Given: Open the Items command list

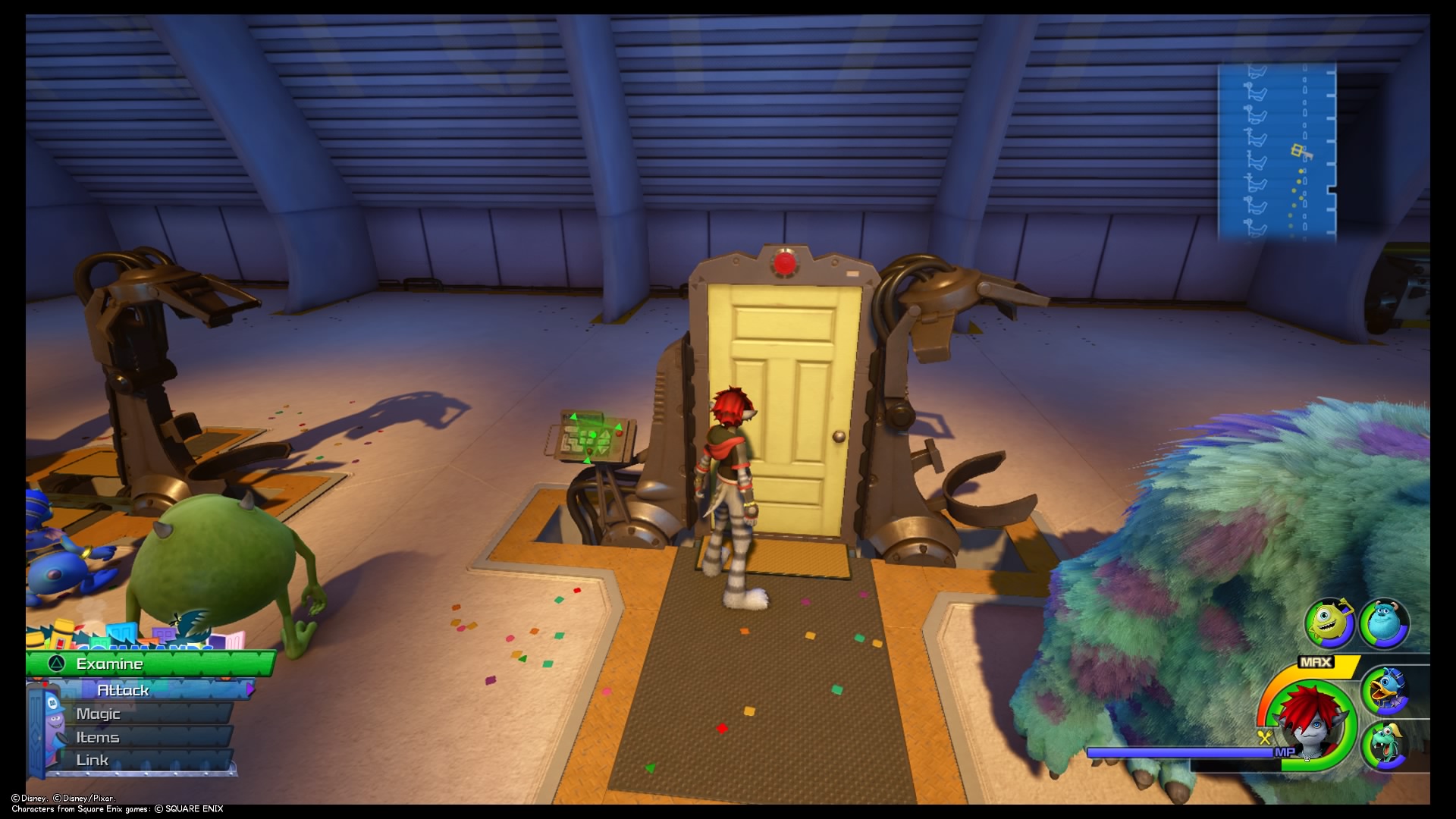Looking at the screenshot, I should point(98,736).
